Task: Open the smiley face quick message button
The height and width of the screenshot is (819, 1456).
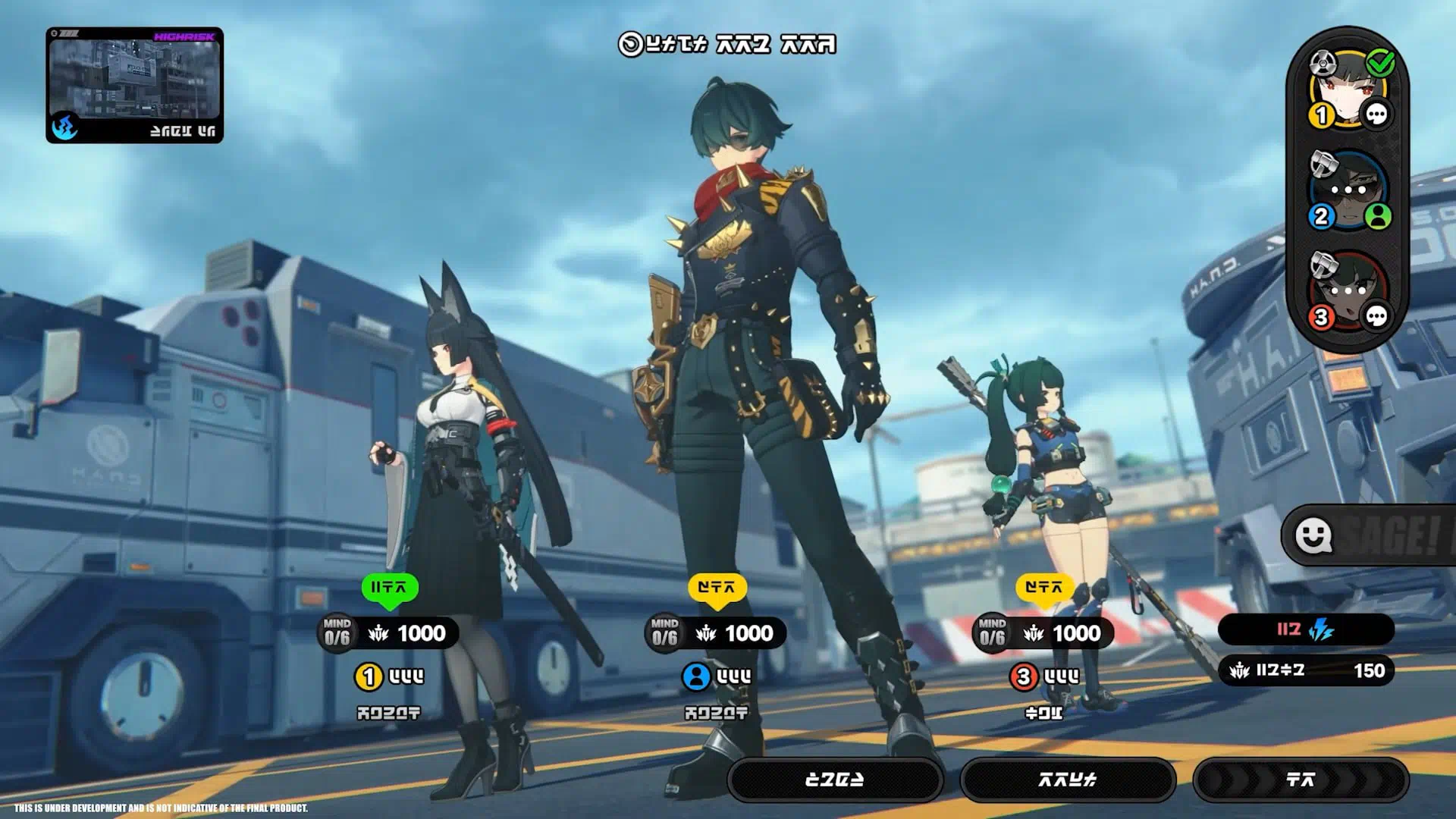Action: 1313,535
